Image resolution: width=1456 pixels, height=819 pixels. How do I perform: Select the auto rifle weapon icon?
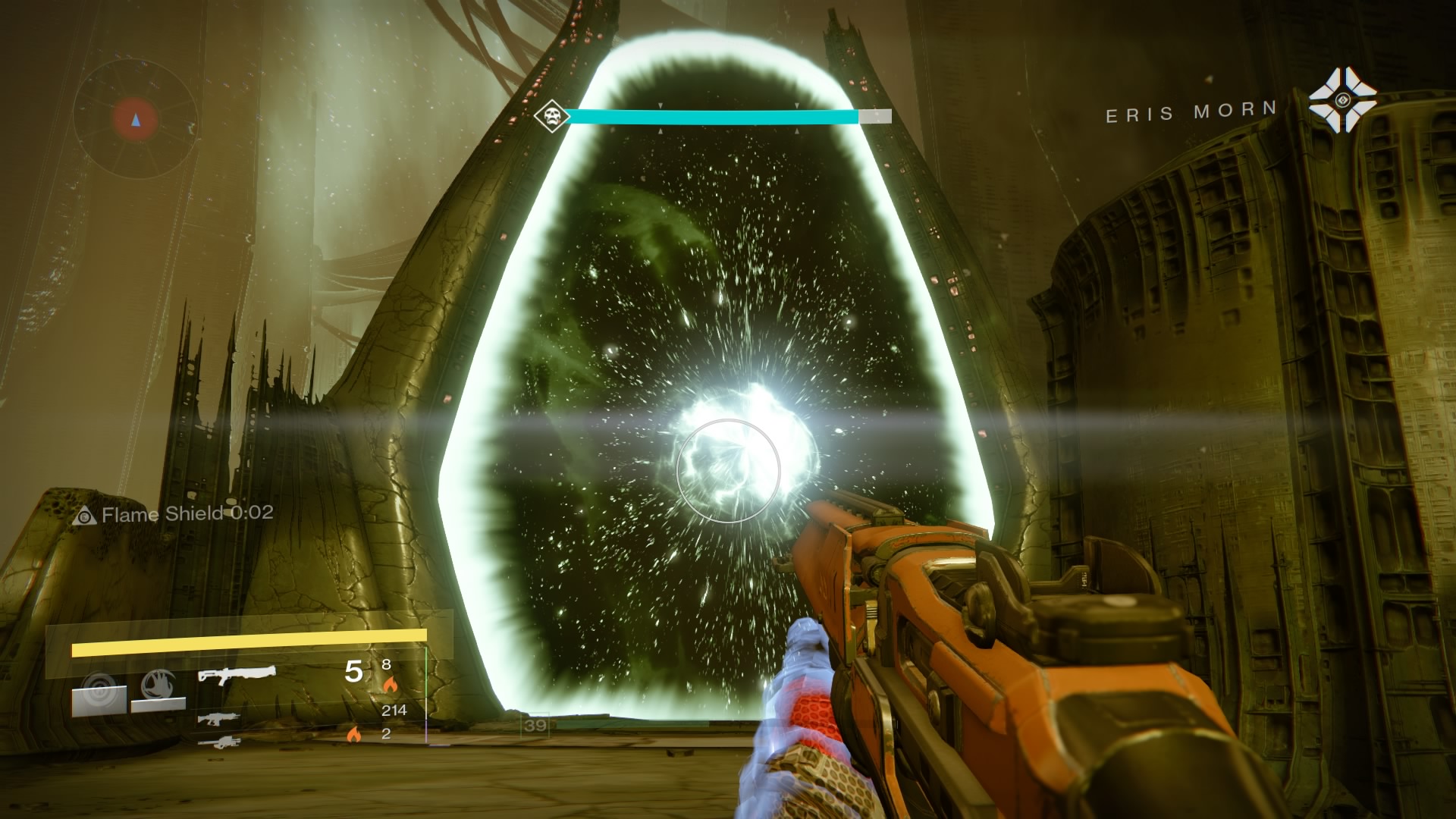click(219, 720)
